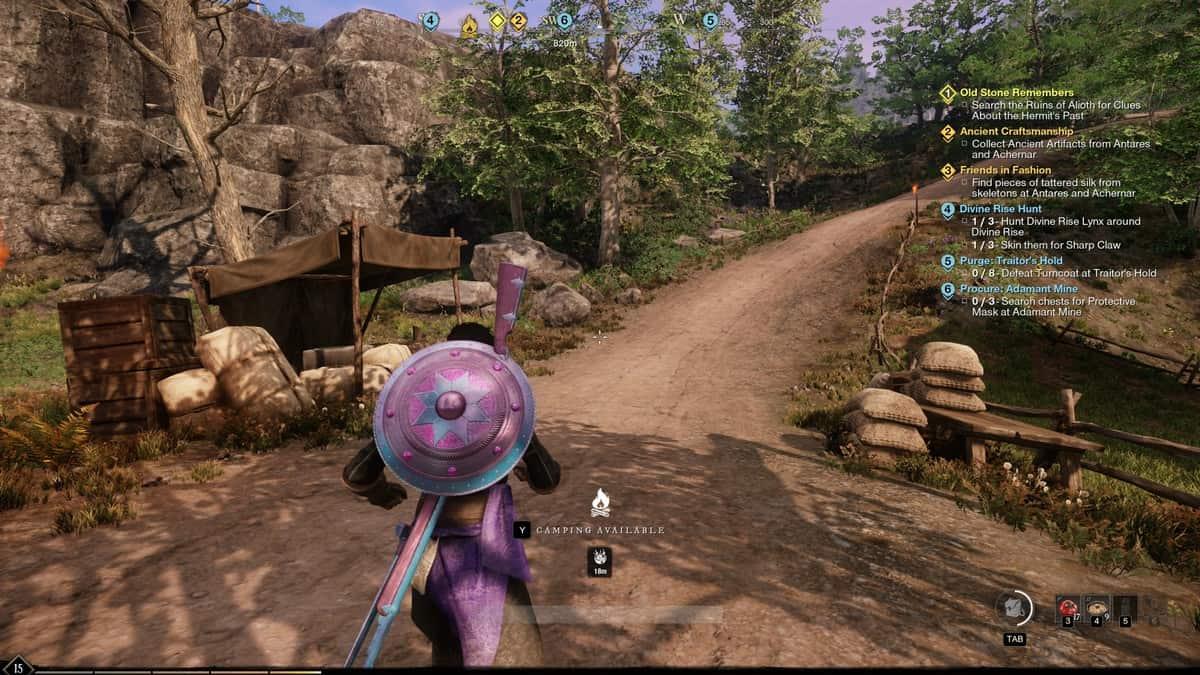The height and width of the screenshot is (675, 1200).
Task: Select the Divine Rise Hunt mission
Action: (x=1000, y=209)
